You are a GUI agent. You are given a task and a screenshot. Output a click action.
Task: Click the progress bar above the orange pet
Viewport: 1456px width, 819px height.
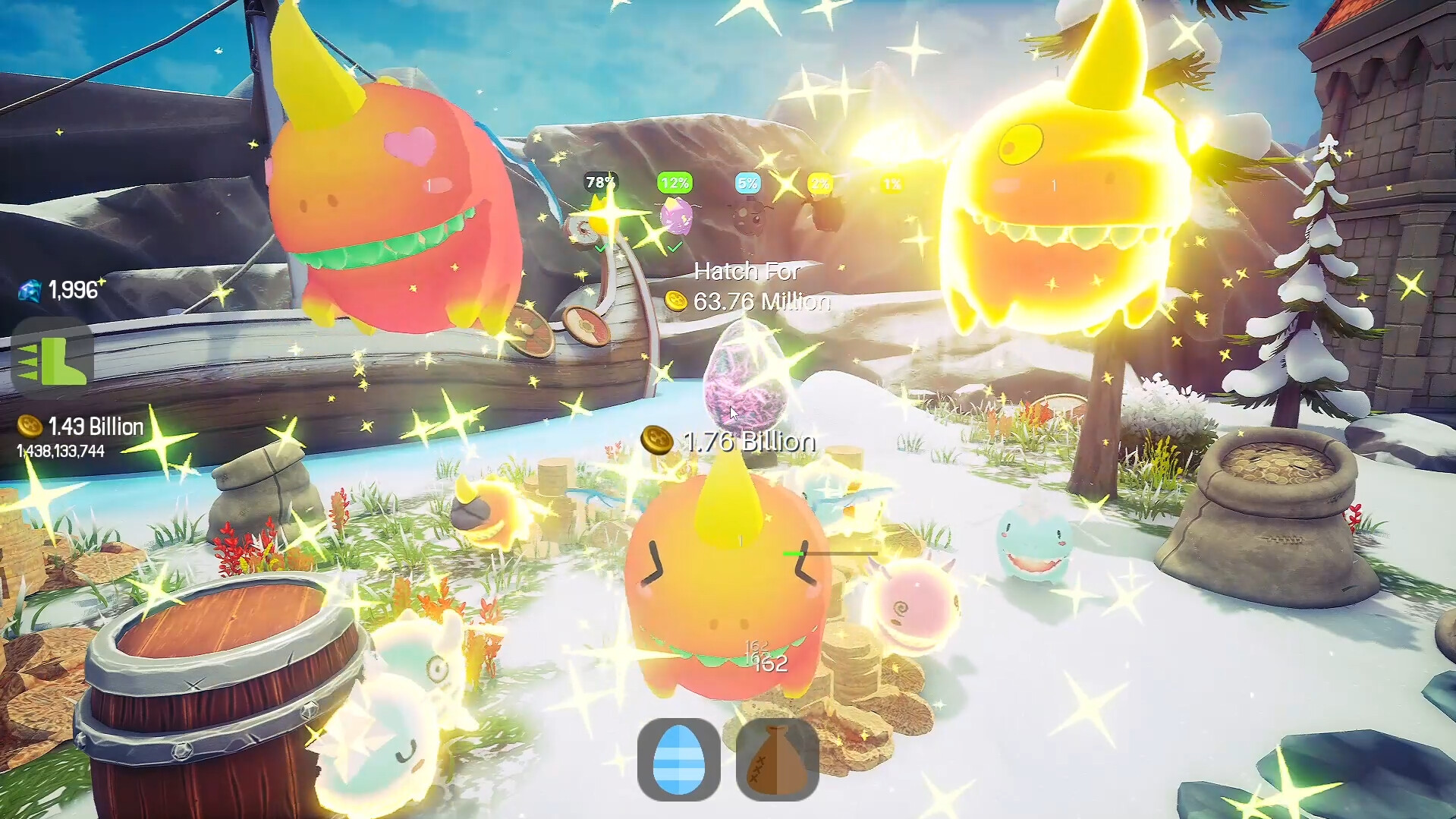(x=831, y=554)
